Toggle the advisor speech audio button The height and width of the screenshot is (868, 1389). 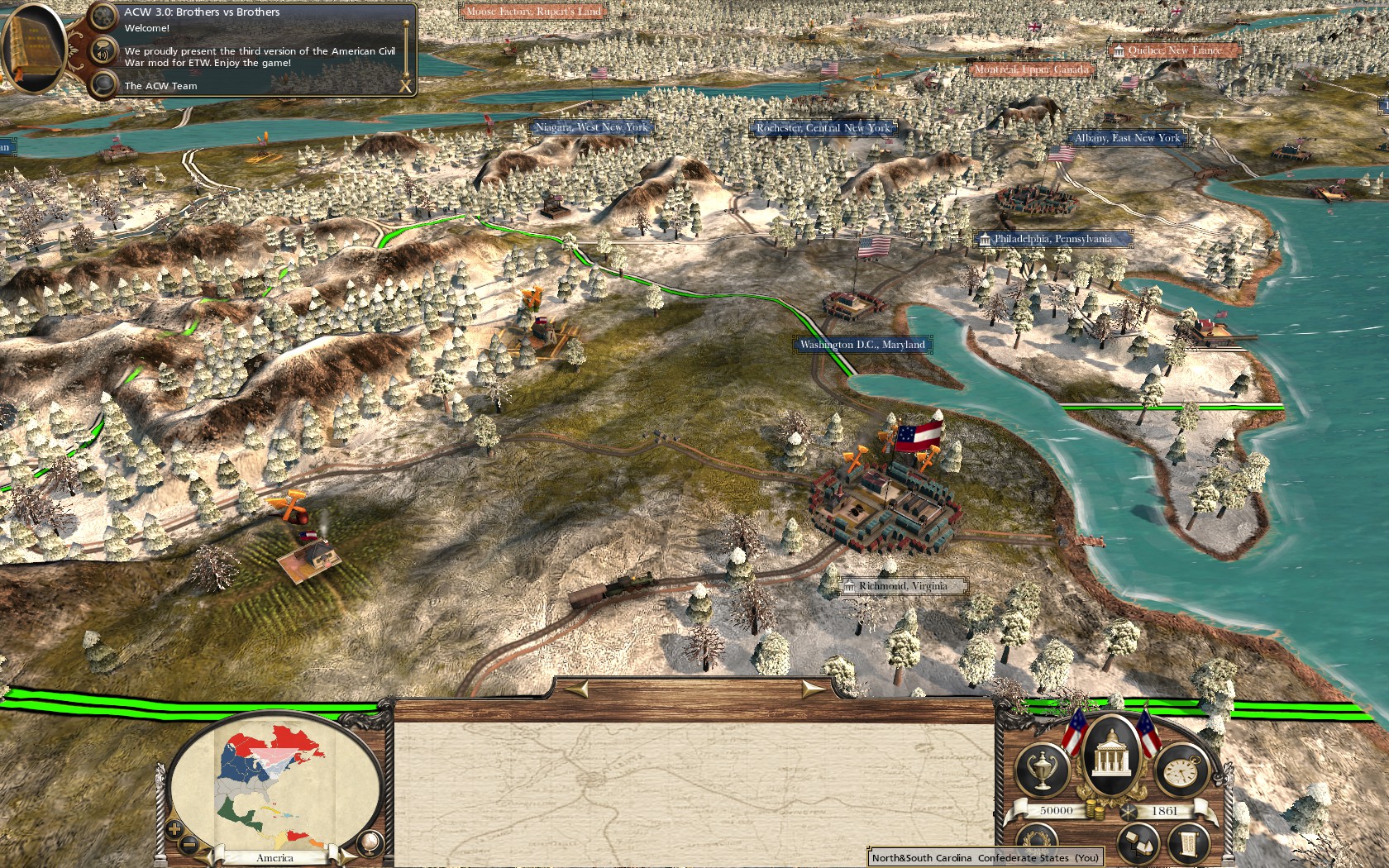103,51
